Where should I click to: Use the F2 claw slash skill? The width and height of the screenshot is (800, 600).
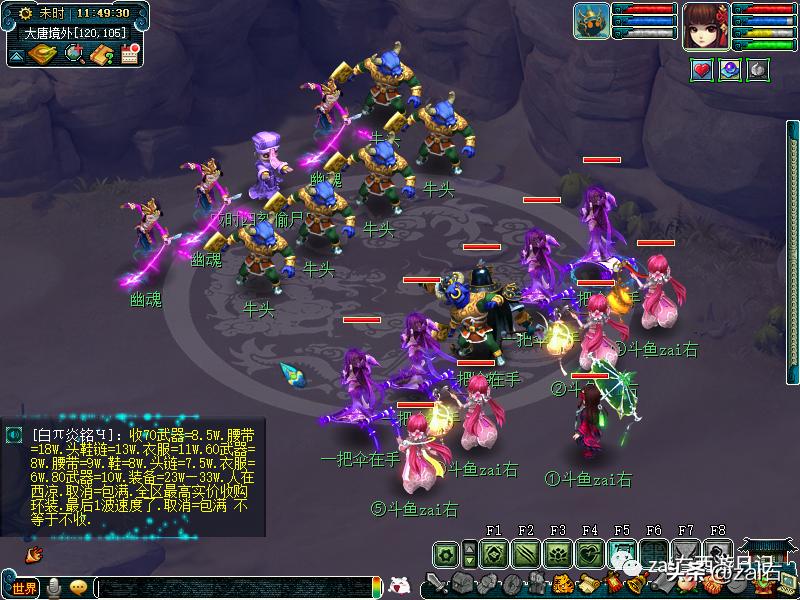click(x=525, y=553)
